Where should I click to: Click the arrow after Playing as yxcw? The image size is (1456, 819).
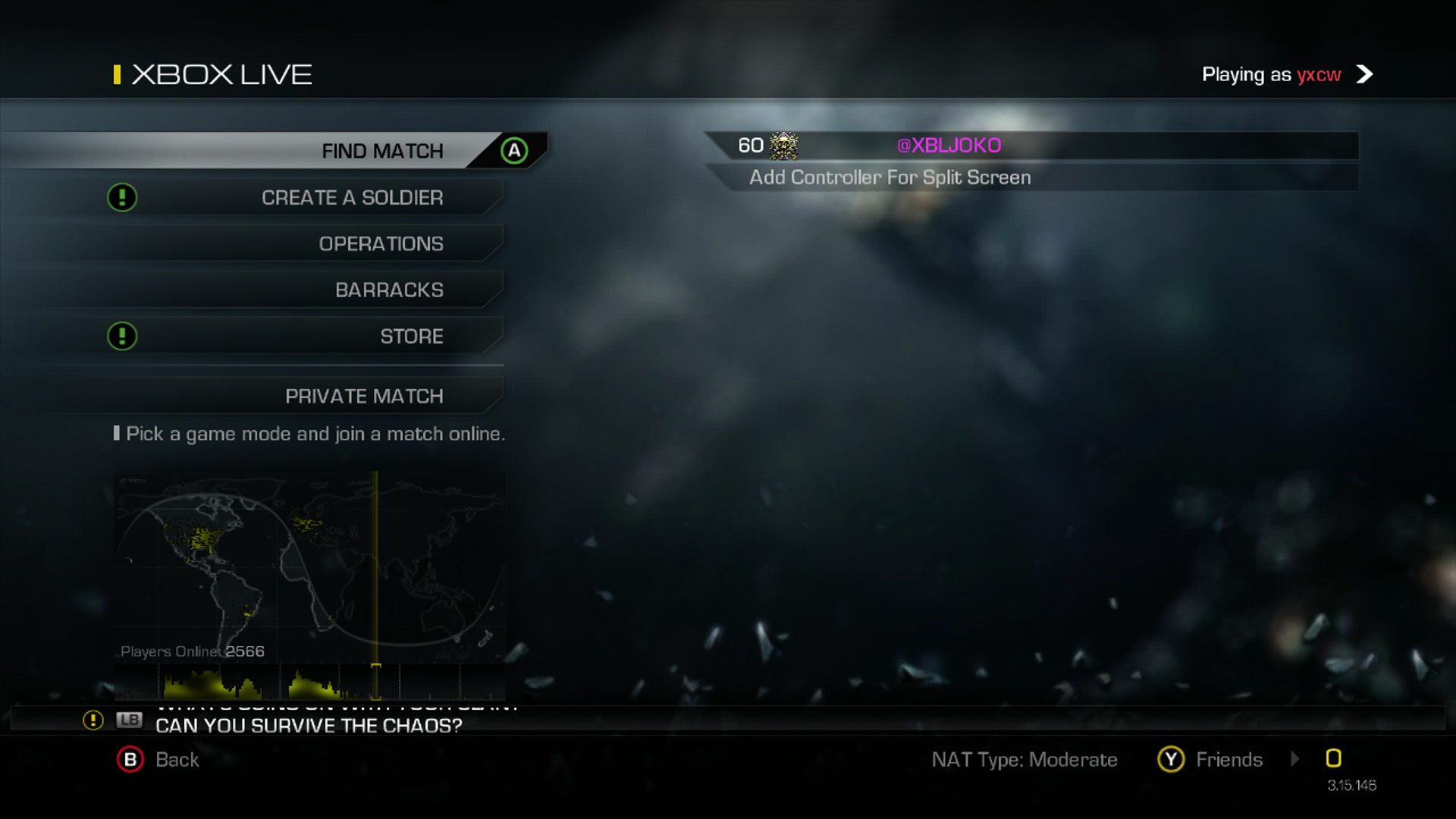pos(1365,74)
